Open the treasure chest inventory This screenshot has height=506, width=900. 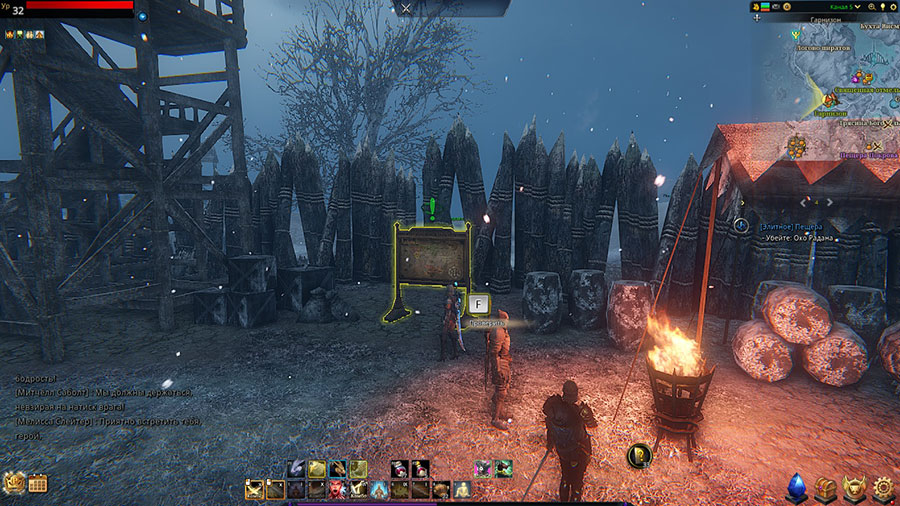coord(826,488)
